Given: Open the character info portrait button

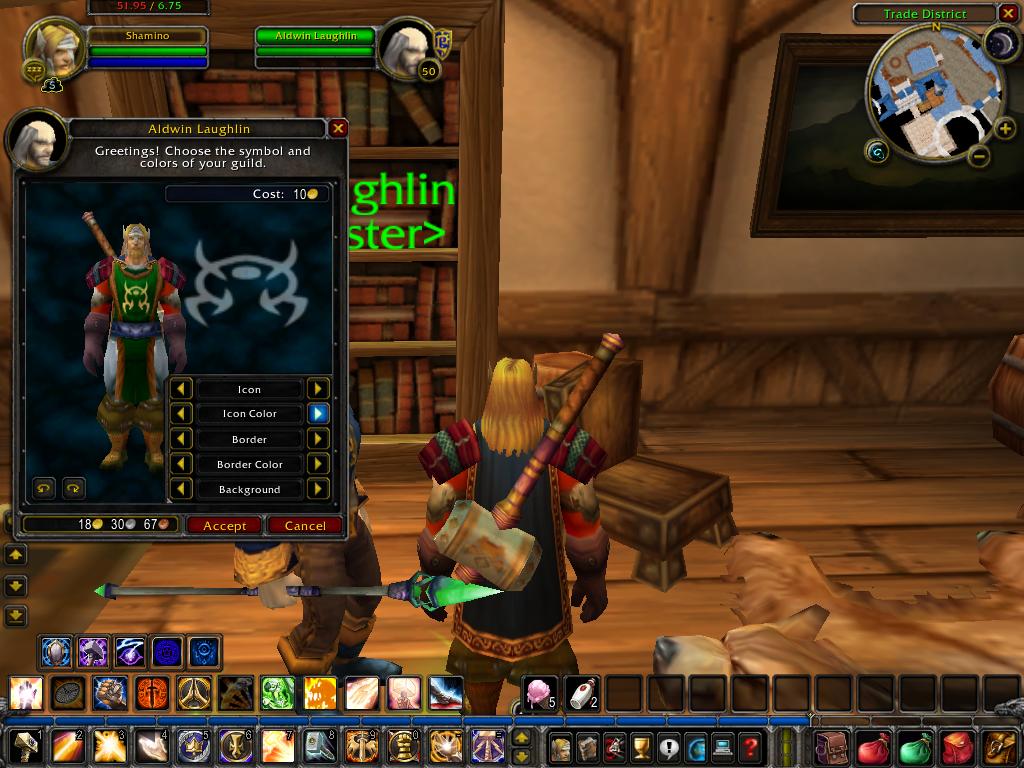Looking at the screenshot, I should pyautogui.click(x=561, y=747).
